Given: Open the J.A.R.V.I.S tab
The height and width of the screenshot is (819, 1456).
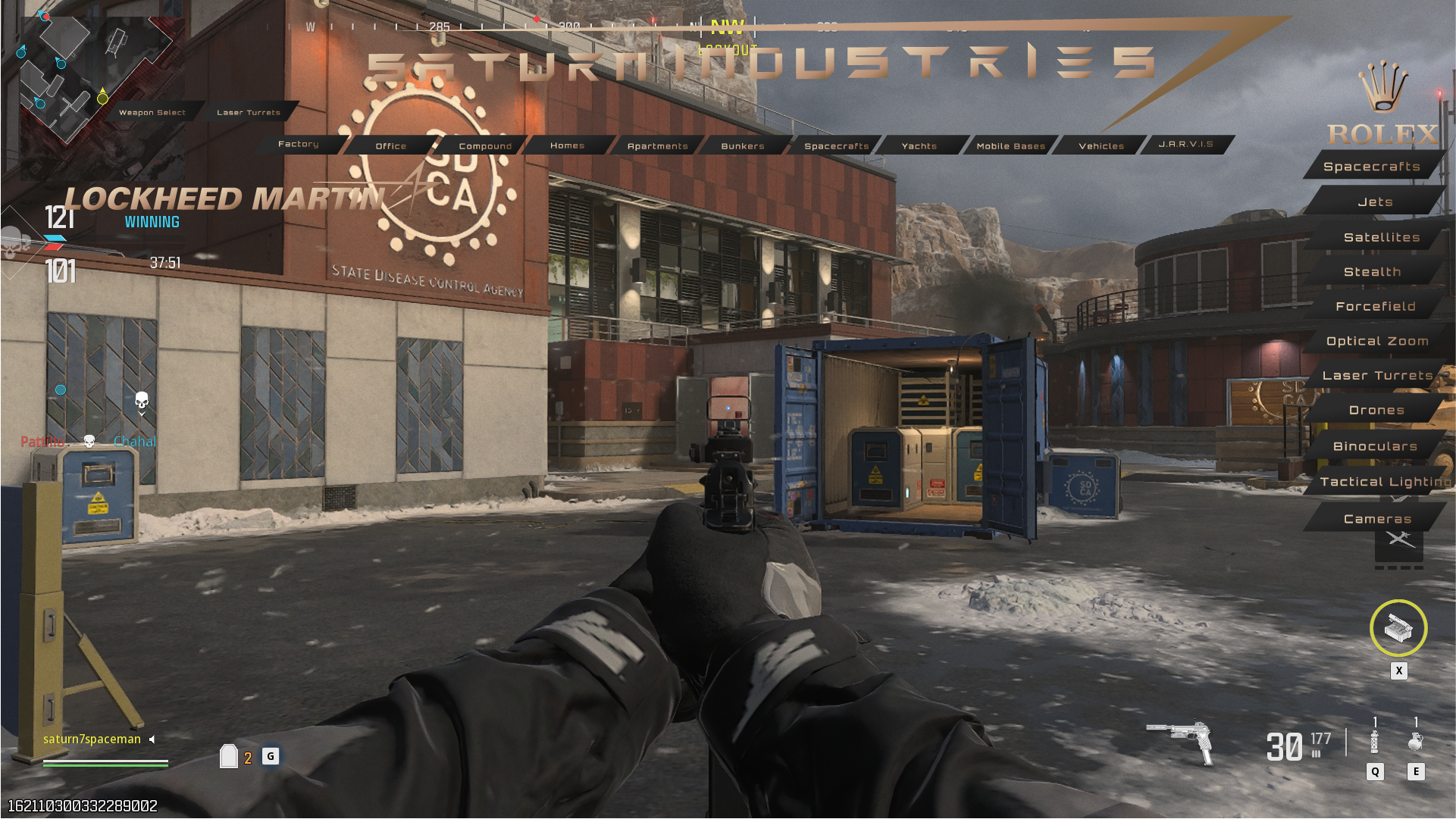Looking at the screenshot, I should point(1185,144).
